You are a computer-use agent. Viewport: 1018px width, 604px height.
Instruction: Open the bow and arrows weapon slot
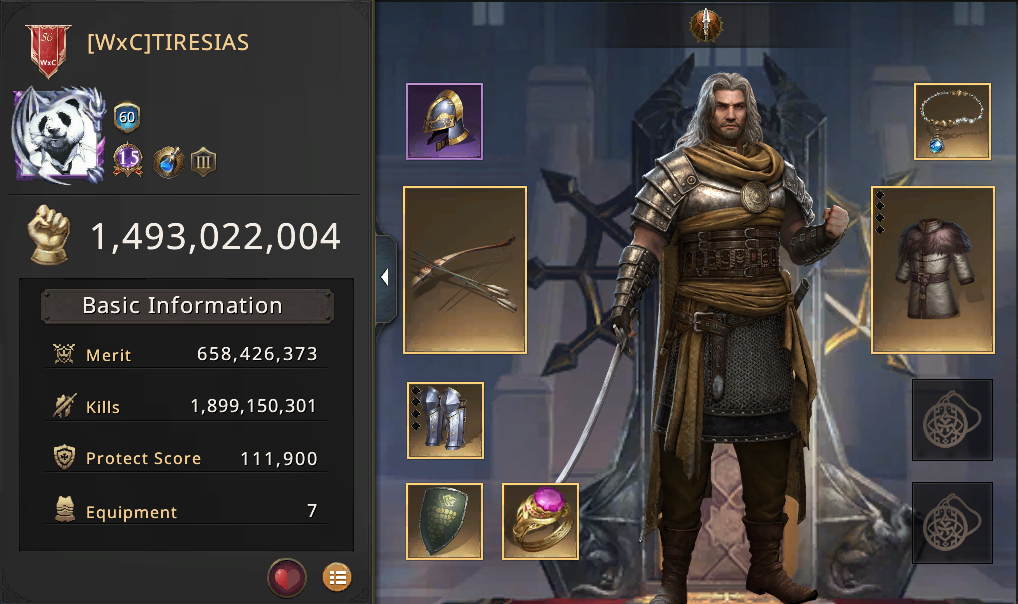(x=465, y=270)
